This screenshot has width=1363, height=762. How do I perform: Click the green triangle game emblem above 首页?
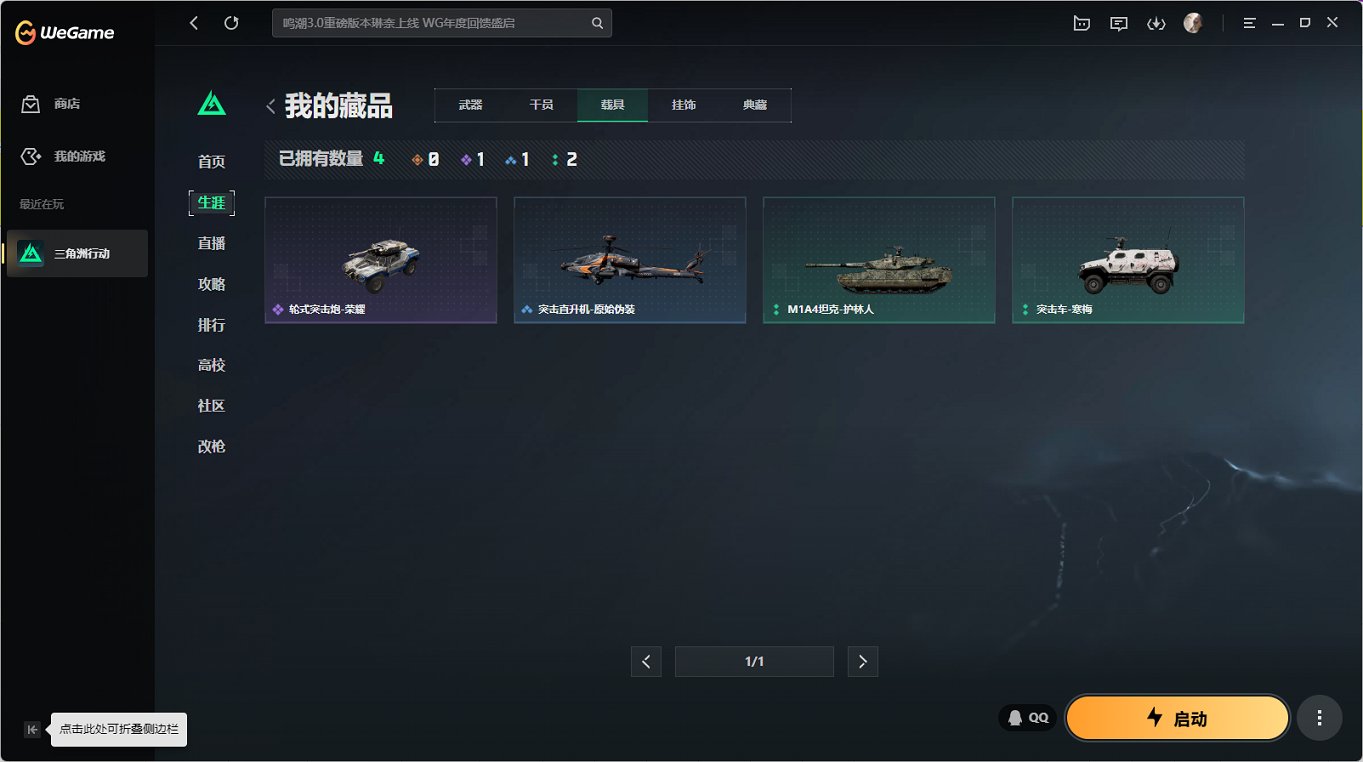pyautogui.click(x=211, y=101)
